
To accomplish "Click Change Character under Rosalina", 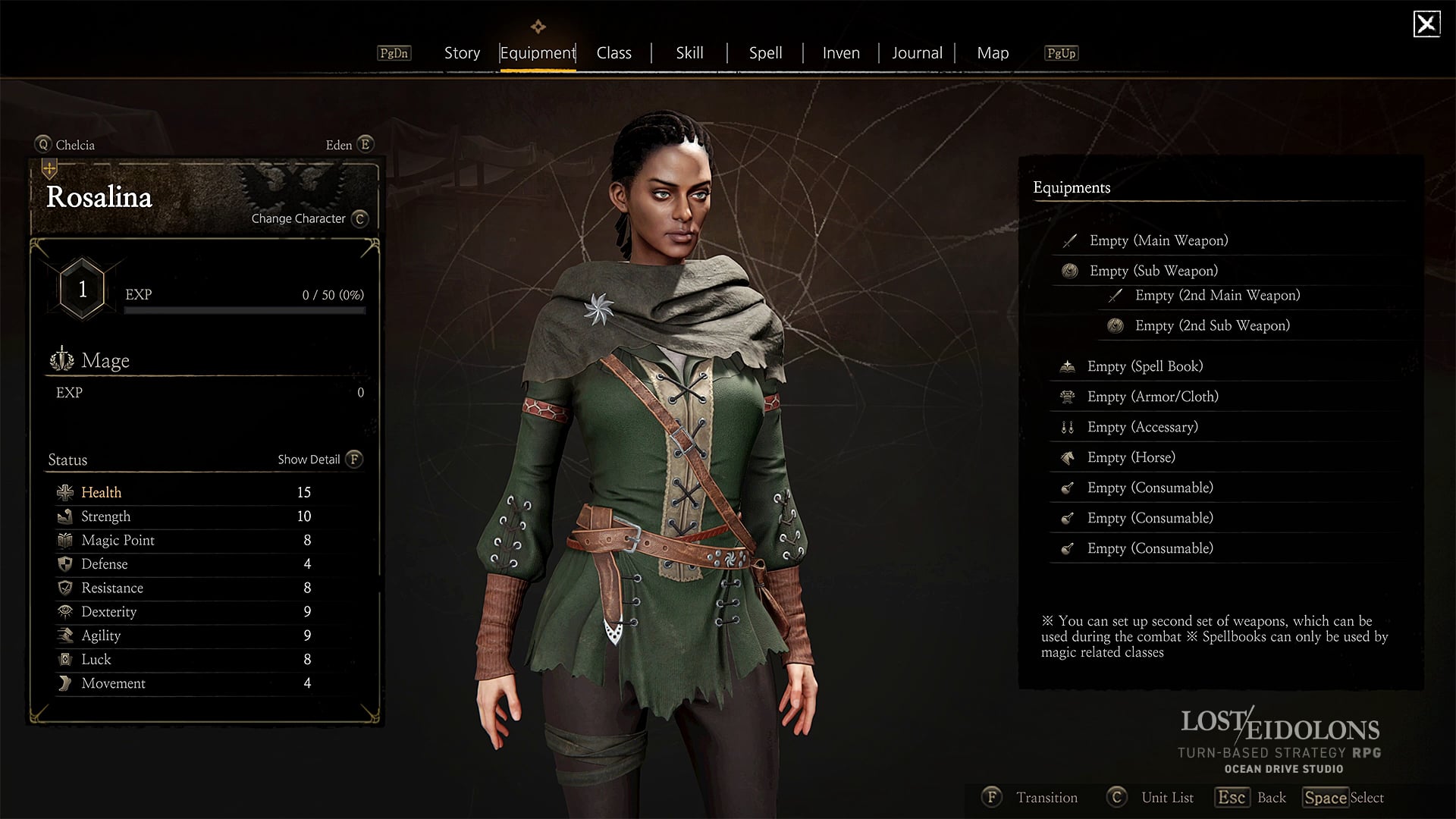I will [309, 218].
